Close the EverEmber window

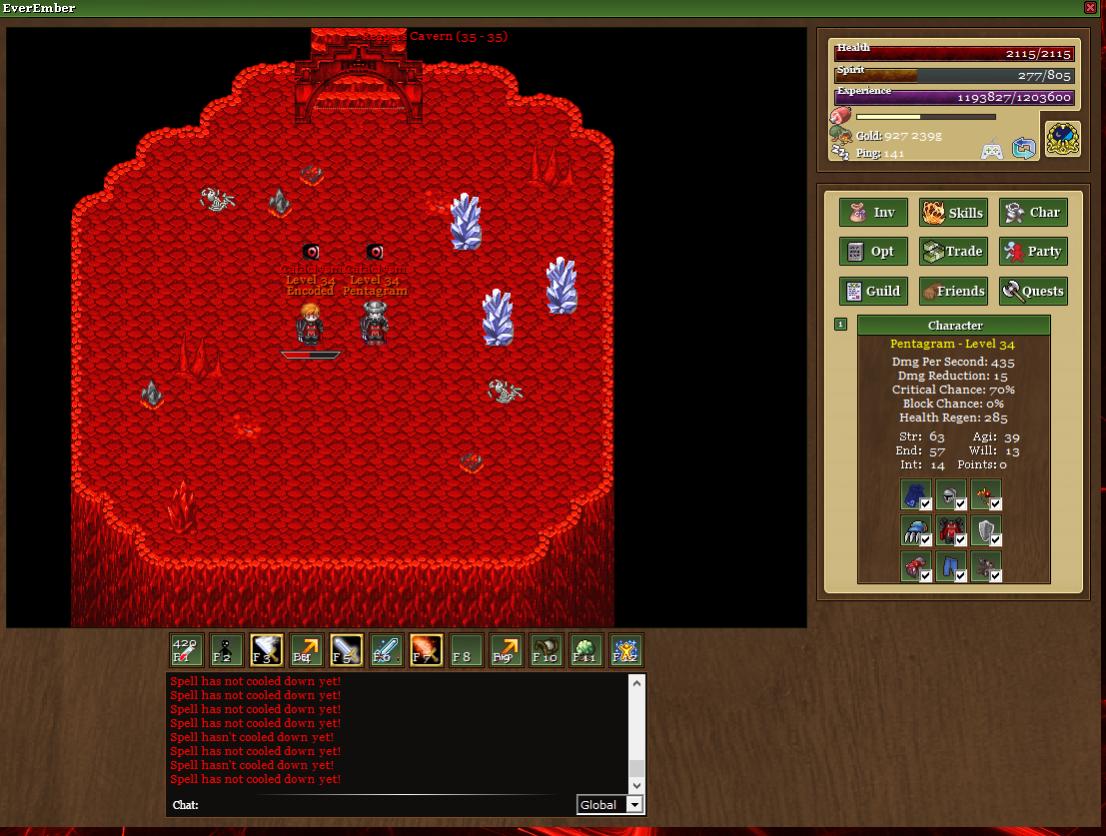point(1090,8)
